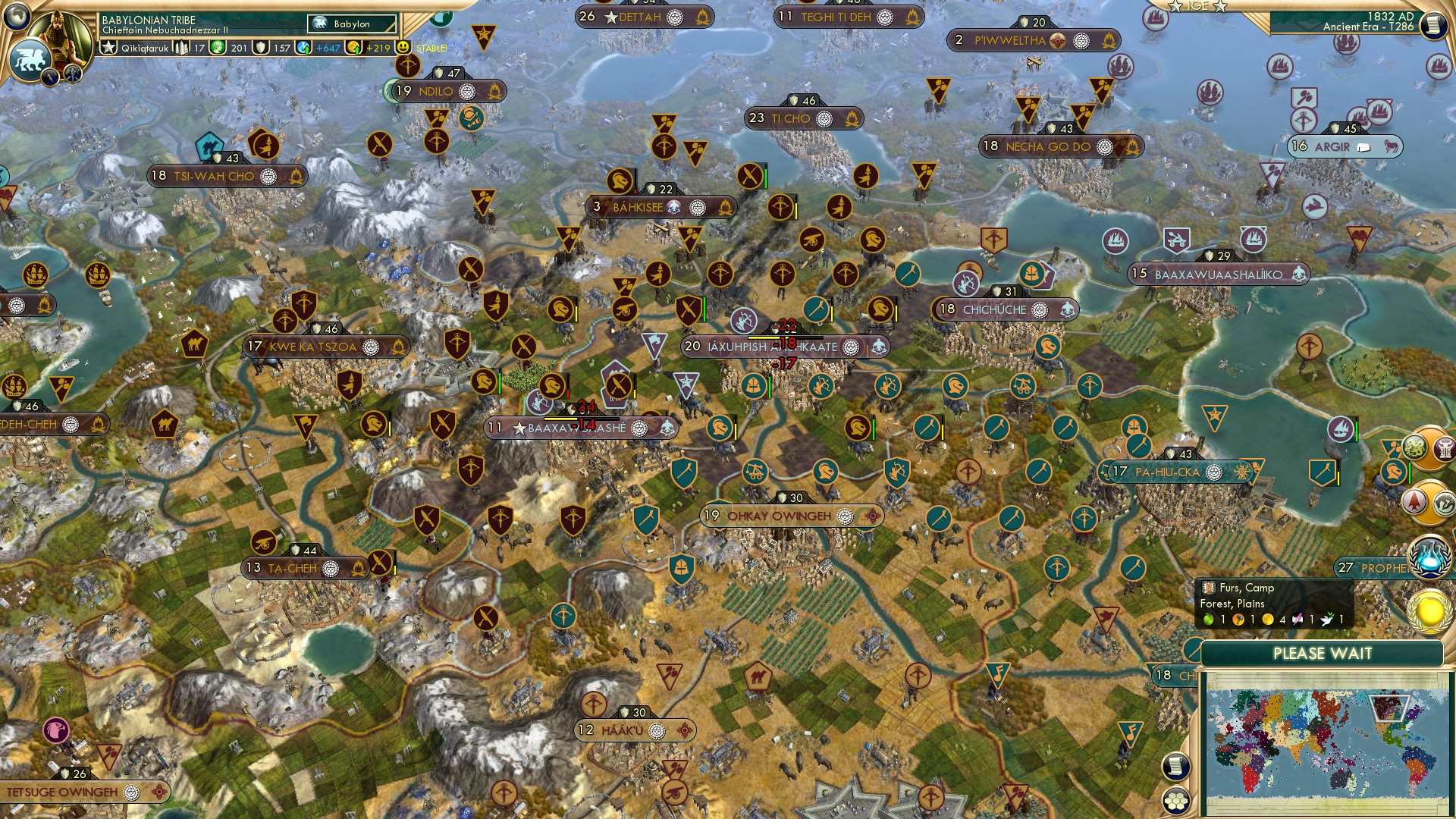Click the yellow smiley stability icon
Screen dimensions: 1456x819
click(x=403, y=47)
